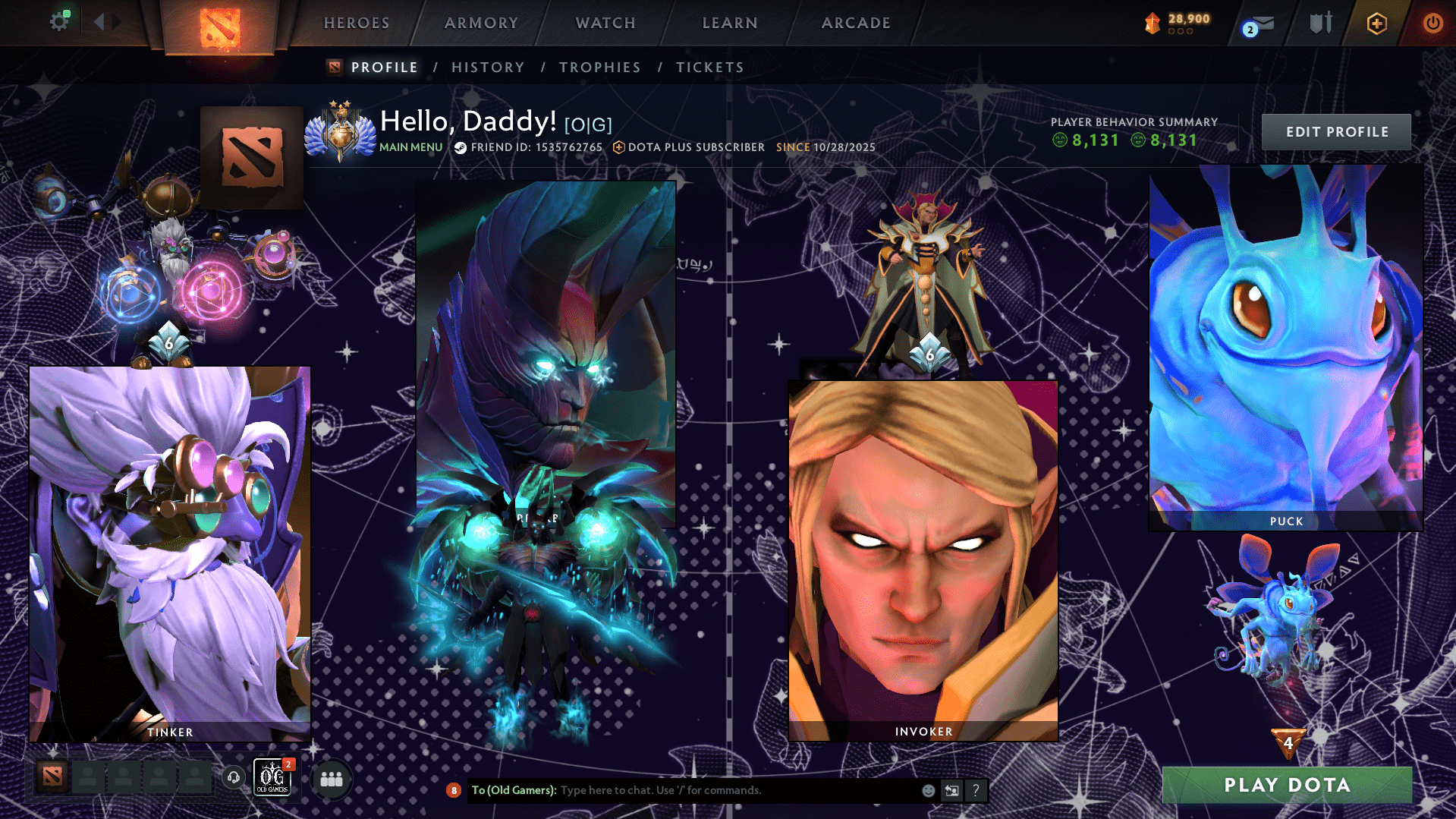Click the screenshot share toggle in chat bar

952,790
